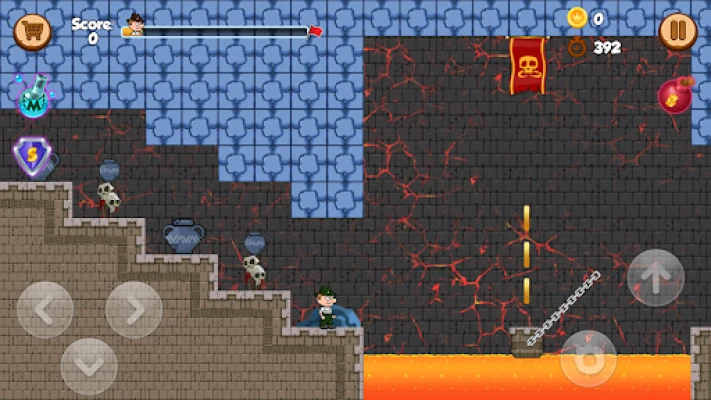Tap the move right arrow
The height and width of the screenshot is (400, 711).
tap(134, 310)
